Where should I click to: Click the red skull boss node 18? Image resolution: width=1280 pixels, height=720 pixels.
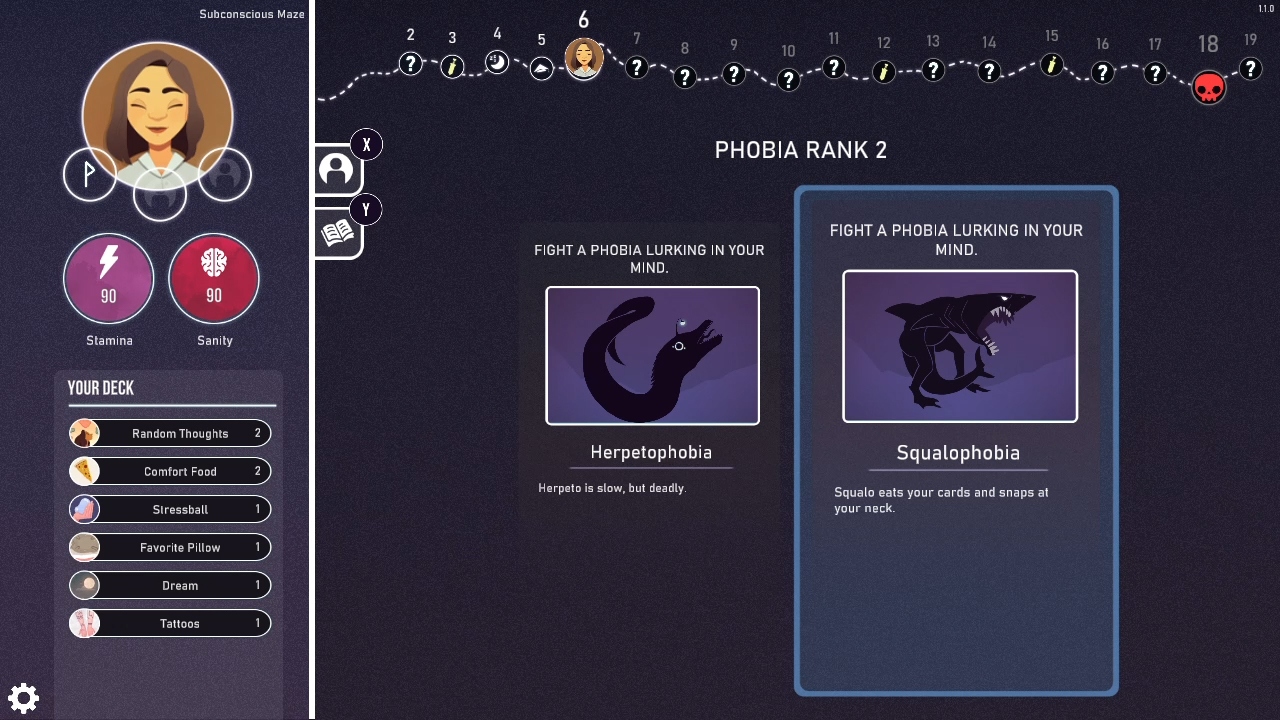click(1208, 87)
